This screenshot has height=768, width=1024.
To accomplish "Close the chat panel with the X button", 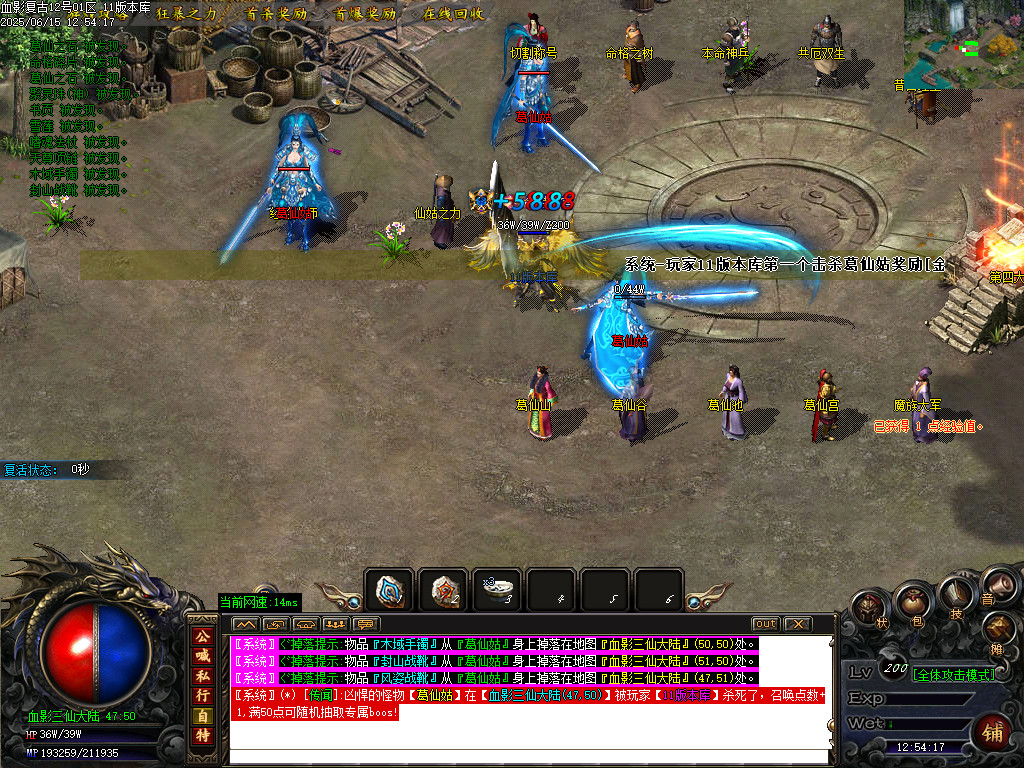I will click(x=797, y=624).
